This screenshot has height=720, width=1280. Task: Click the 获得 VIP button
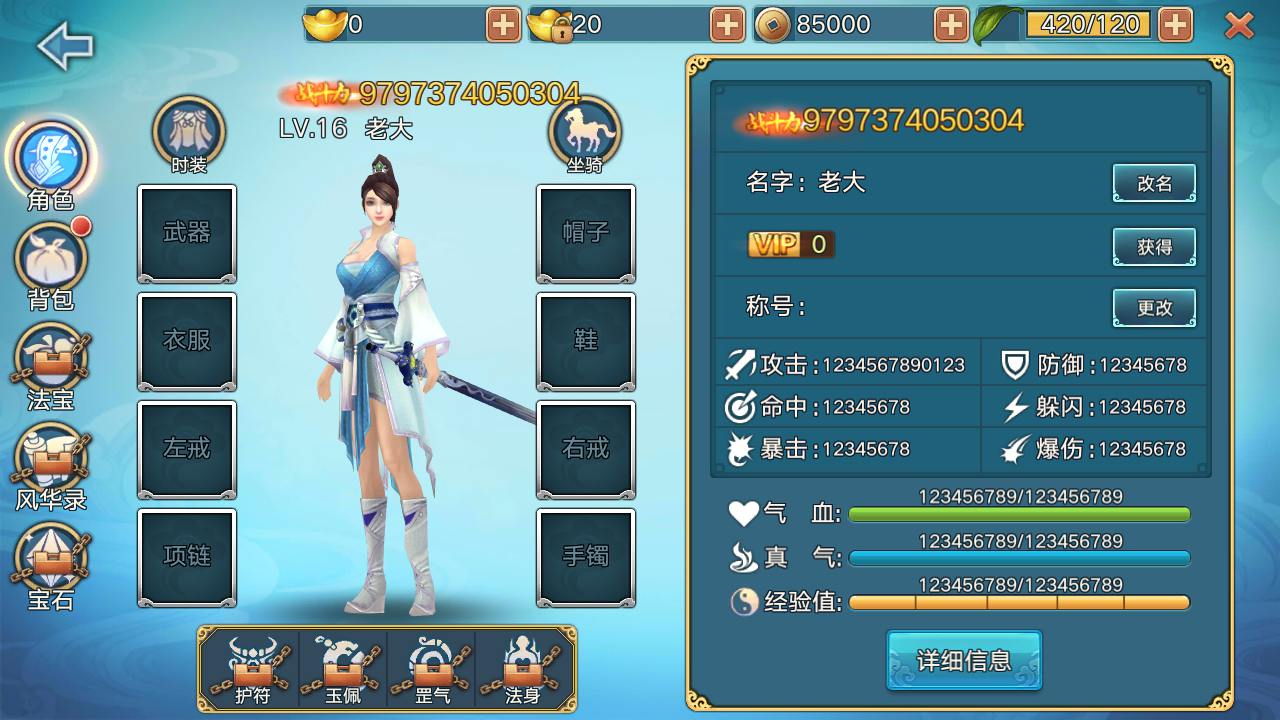click(1154, 246)
